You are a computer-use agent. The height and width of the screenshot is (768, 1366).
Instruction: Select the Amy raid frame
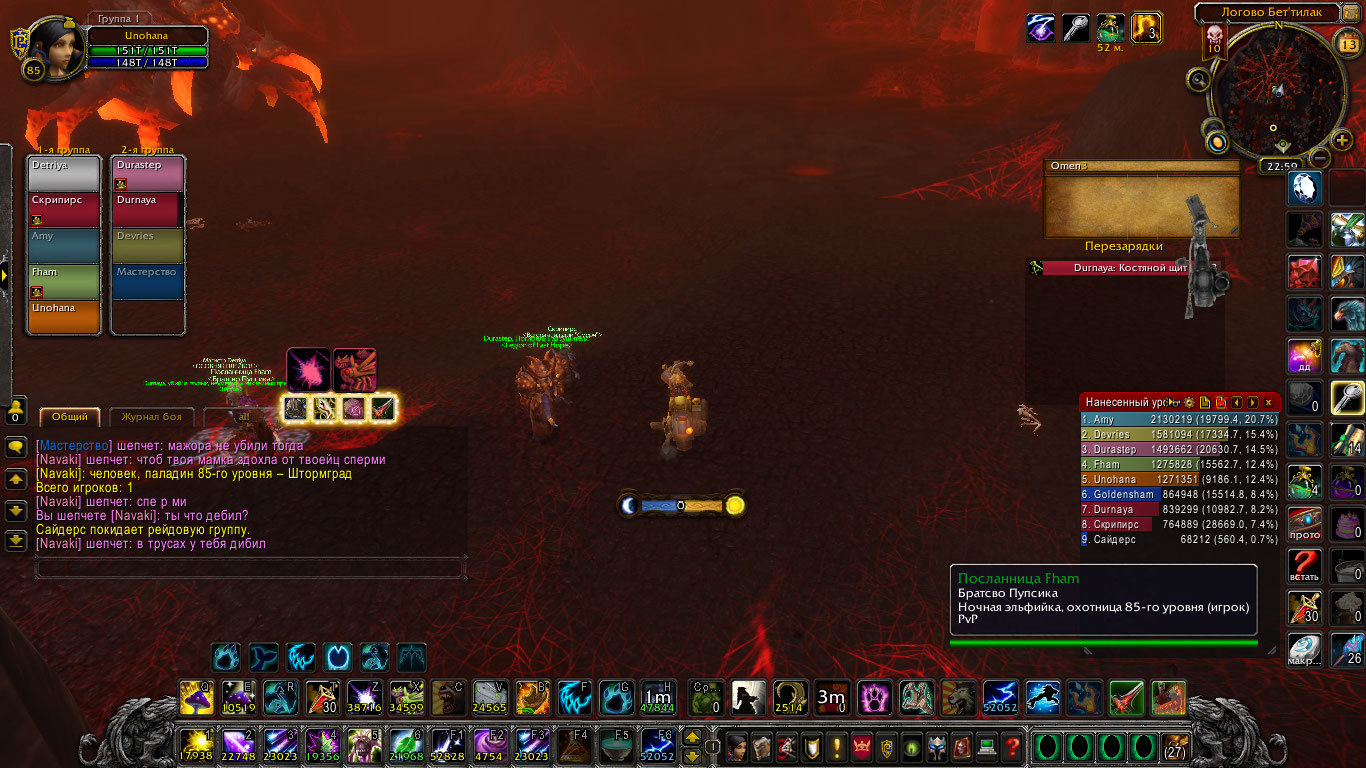64,245
